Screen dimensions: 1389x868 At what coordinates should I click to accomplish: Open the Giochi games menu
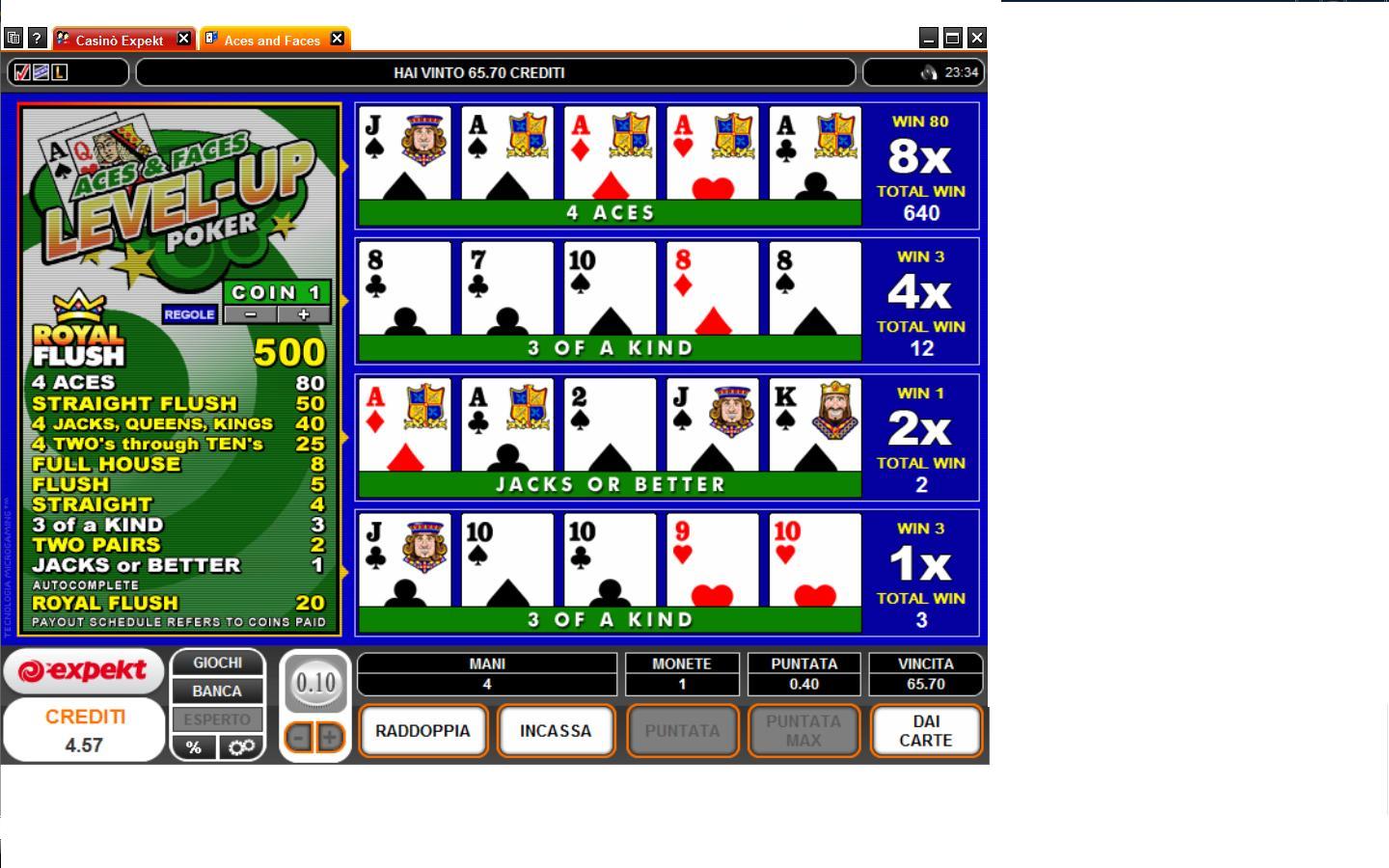(217, 663)
